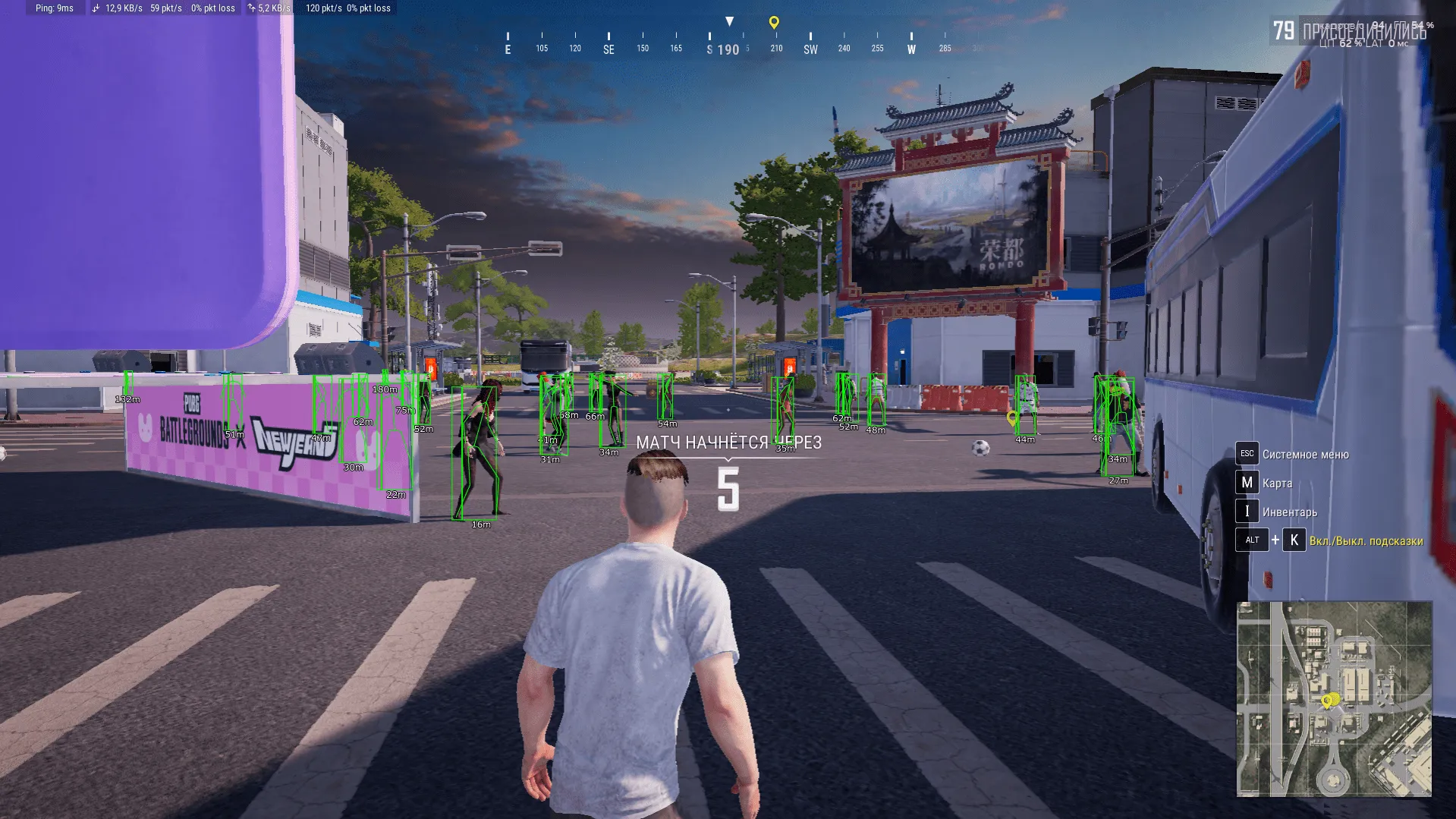Click the K key icon next to ALT
1456x819 pixels.
coord(1294,540)
